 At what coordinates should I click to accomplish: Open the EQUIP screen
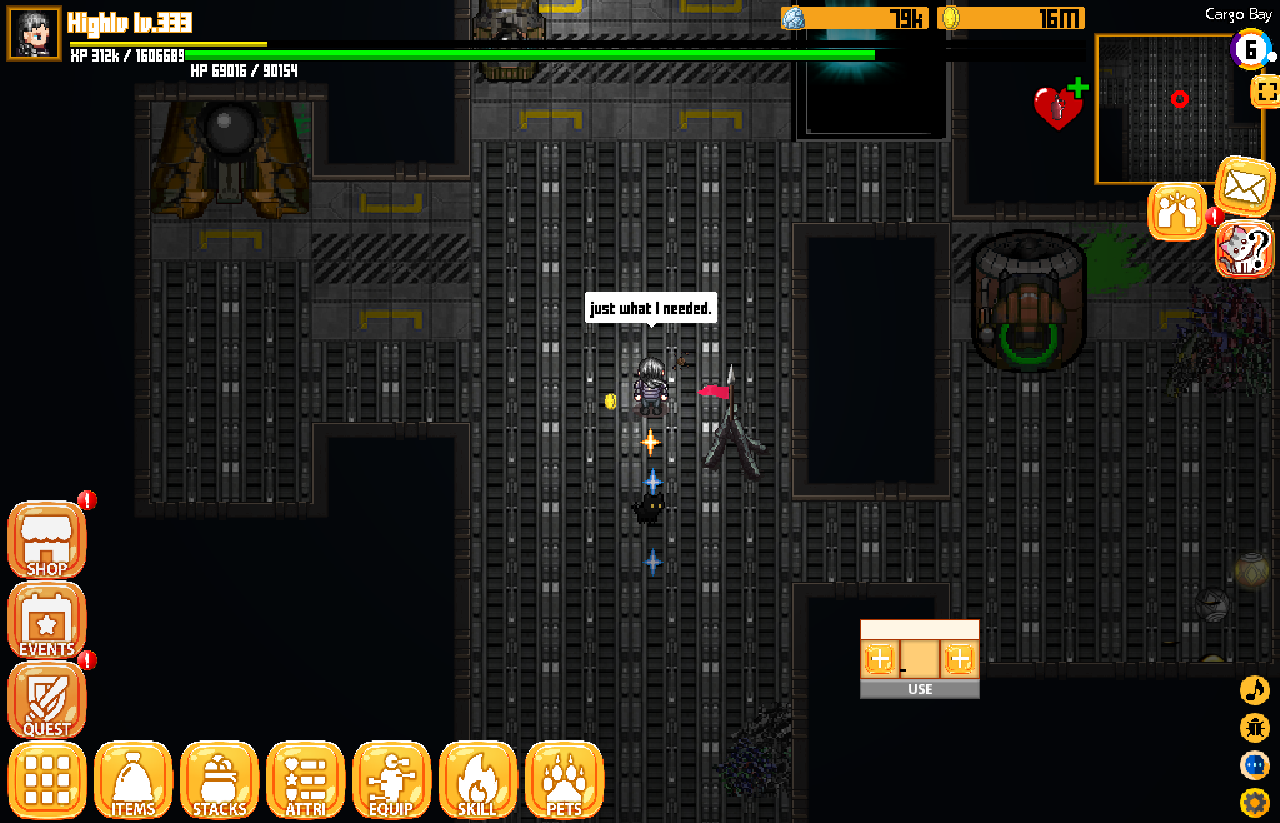click(391, 781)
